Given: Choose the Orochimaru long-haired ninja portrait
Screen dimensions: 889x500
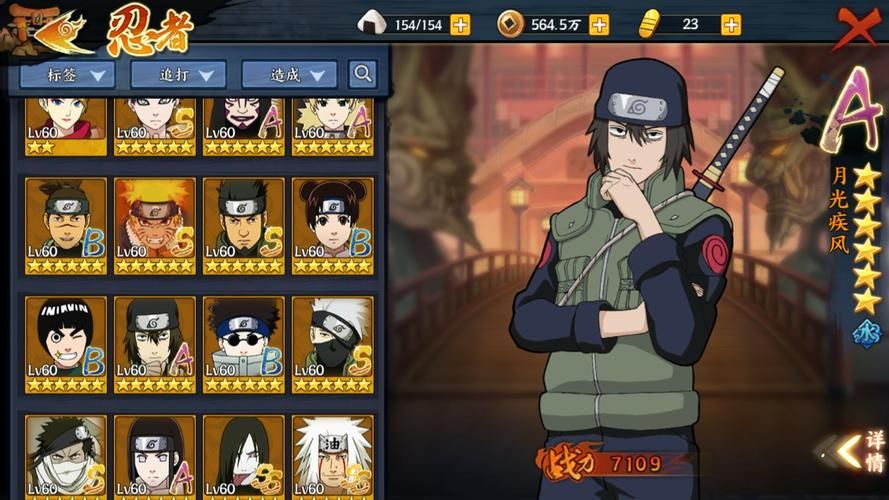Looking at the screenshot, I should 243,457.
